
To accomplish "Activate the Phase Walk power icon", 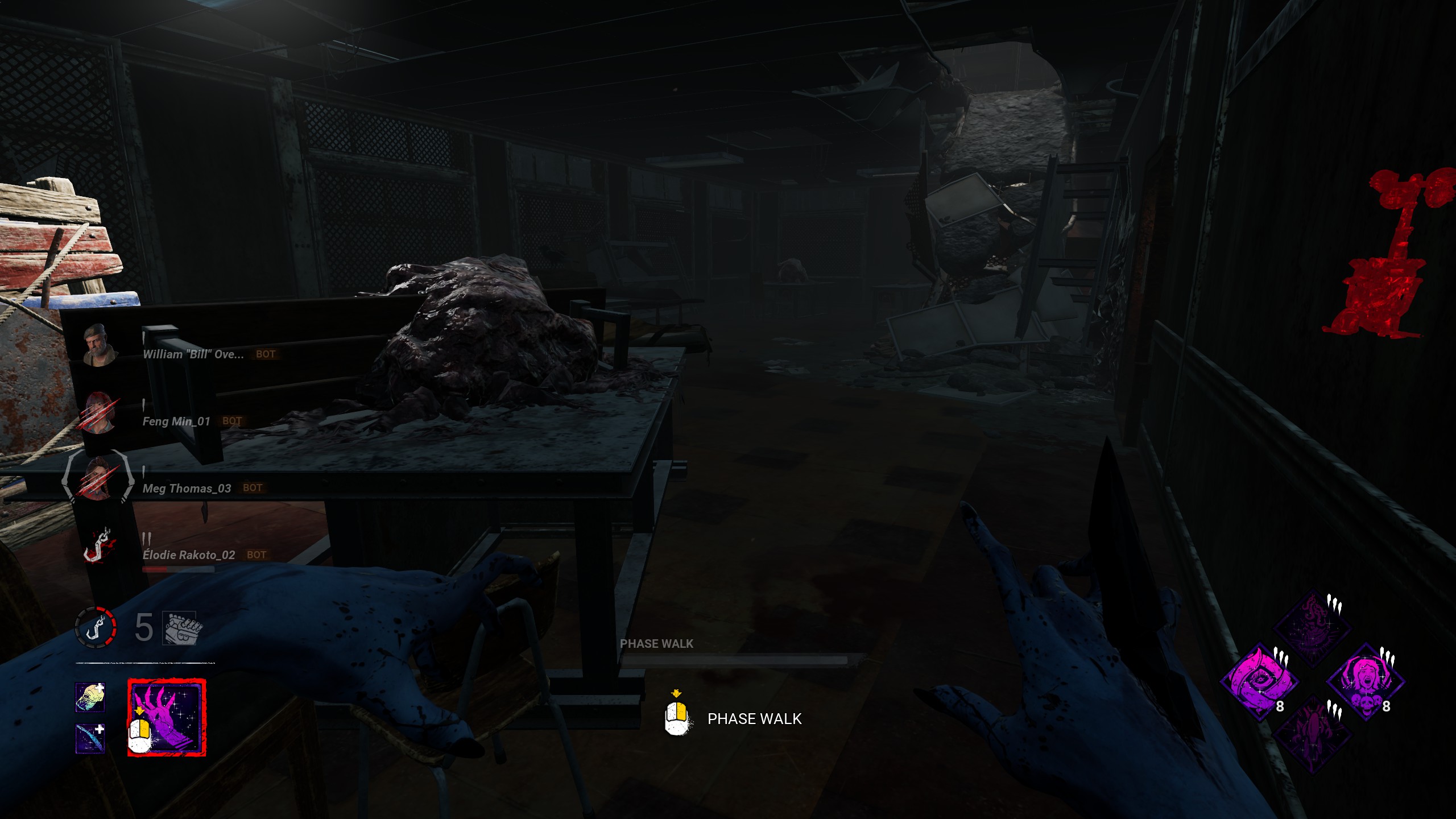I will (x=167, y=718).
